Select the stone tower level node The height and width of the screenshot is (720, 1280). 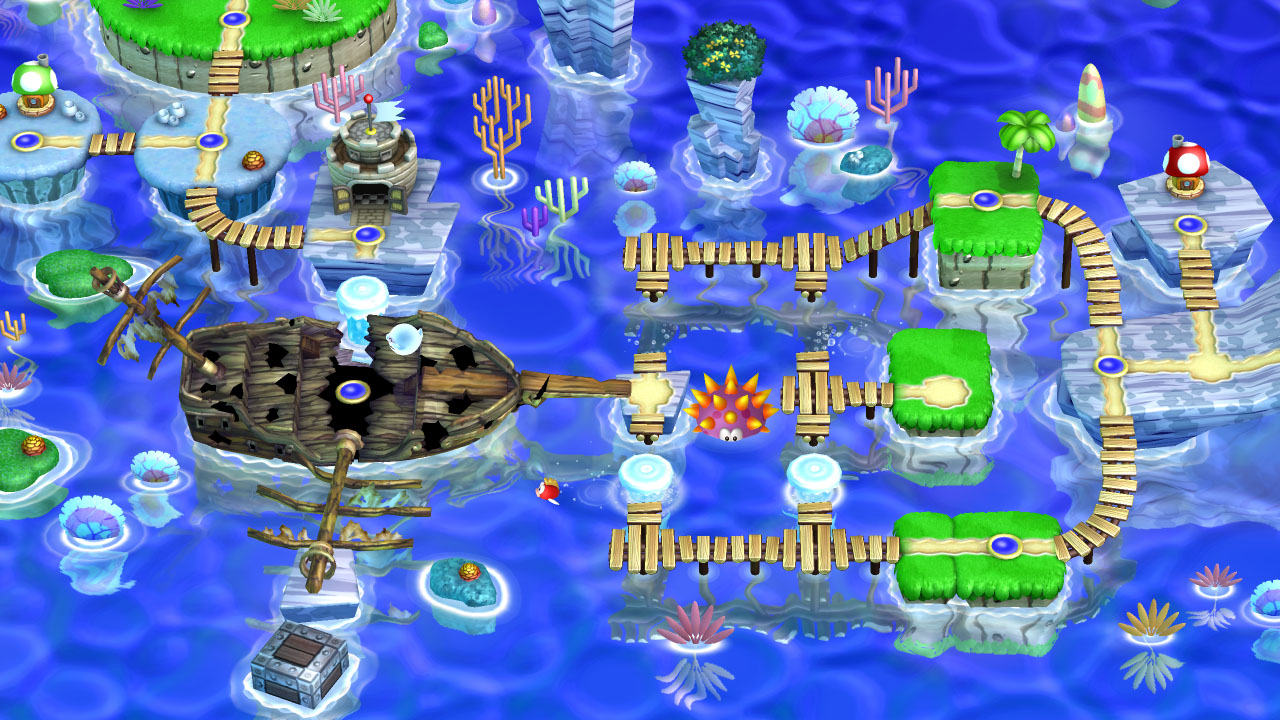coord(368,236)
